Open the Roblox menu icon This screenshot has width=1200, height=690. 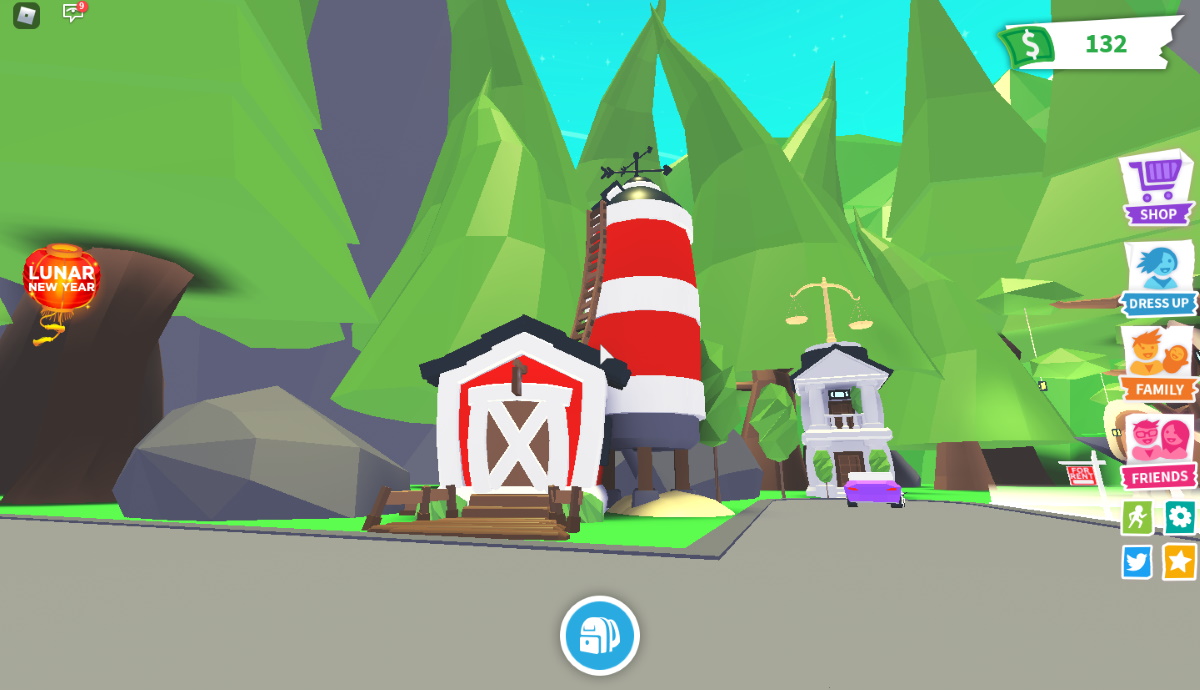point(26,15)
